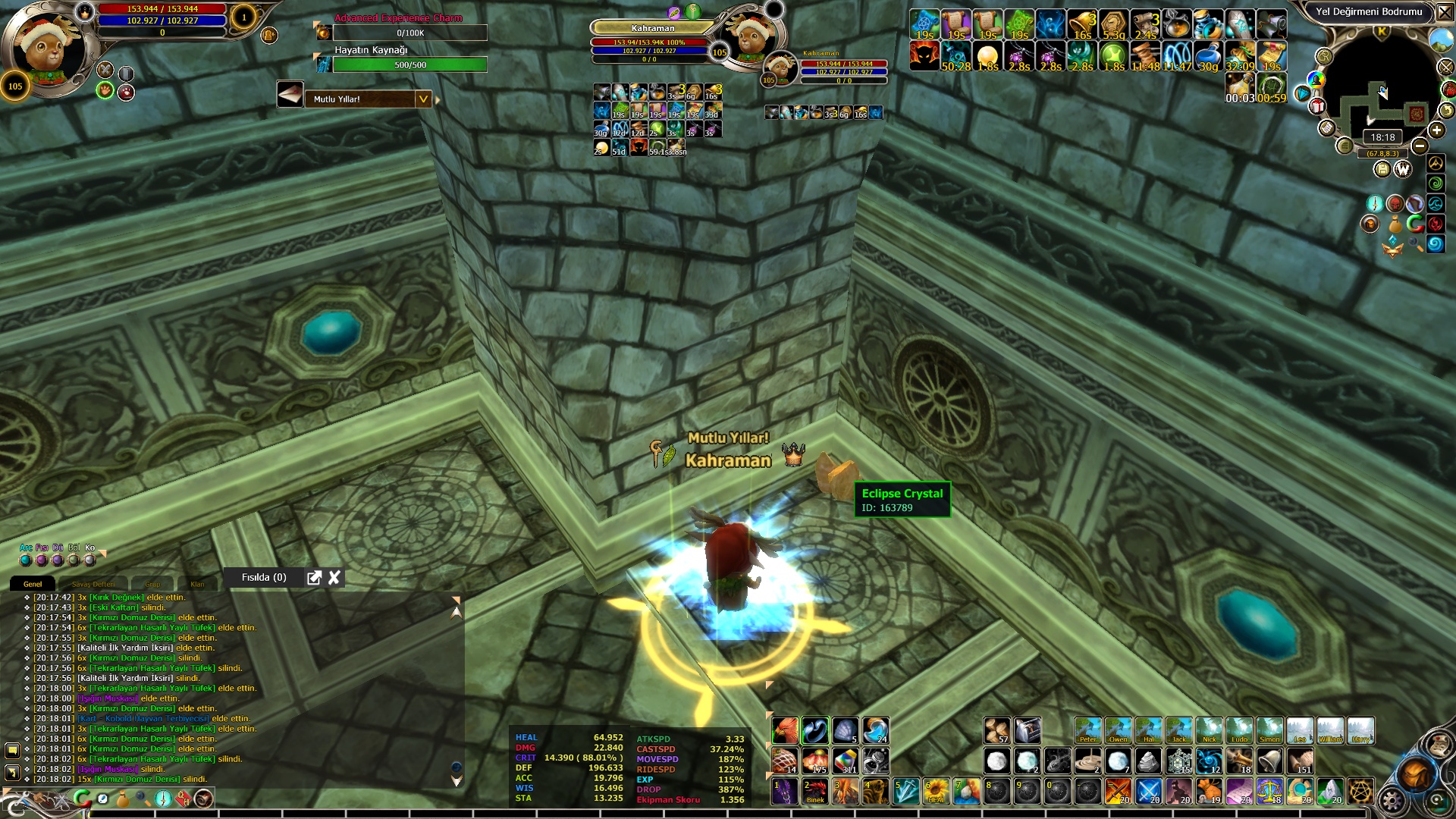Switch to the Savaş Defteri chat tab
Viewport: 1456px width, 819px height.
[x=93, y=584]
